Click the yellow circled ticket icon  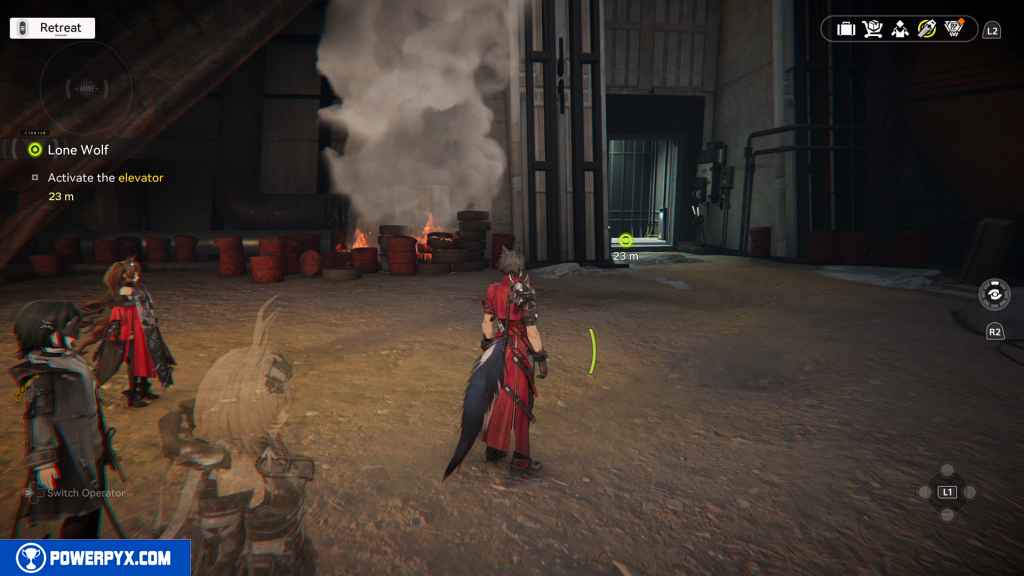point(927,29)
